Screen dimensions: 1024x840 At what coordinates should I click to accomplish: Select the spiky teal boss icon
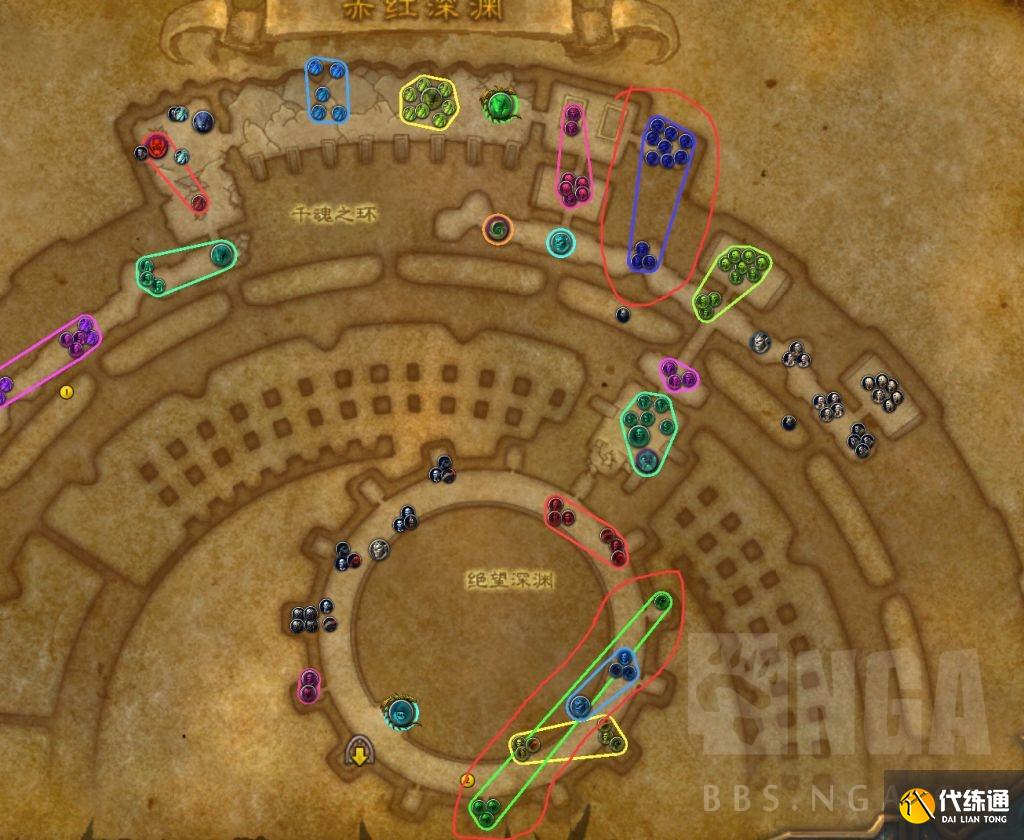[x=402, y=712]
